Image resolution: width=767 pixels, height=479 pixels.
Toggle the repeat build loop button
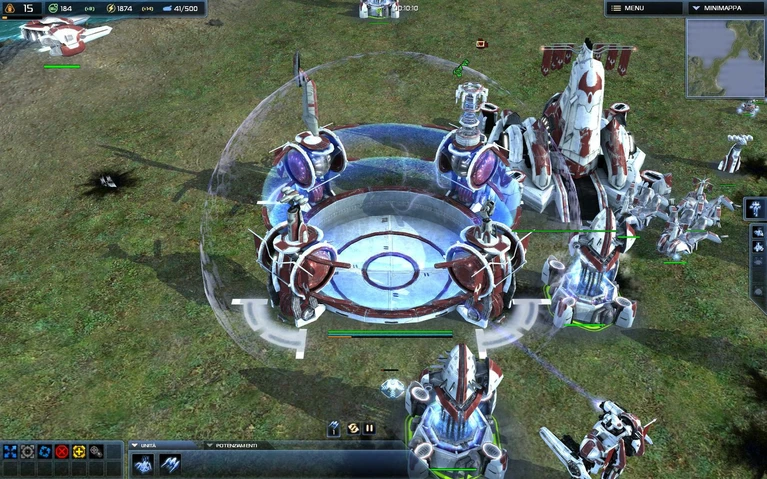(352, 428)
